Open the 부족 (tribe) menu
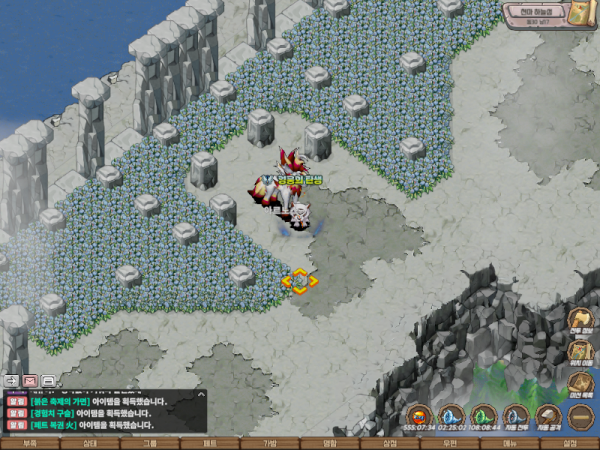Viewport: 600px width, 450px height. click(x=30, y=442)
